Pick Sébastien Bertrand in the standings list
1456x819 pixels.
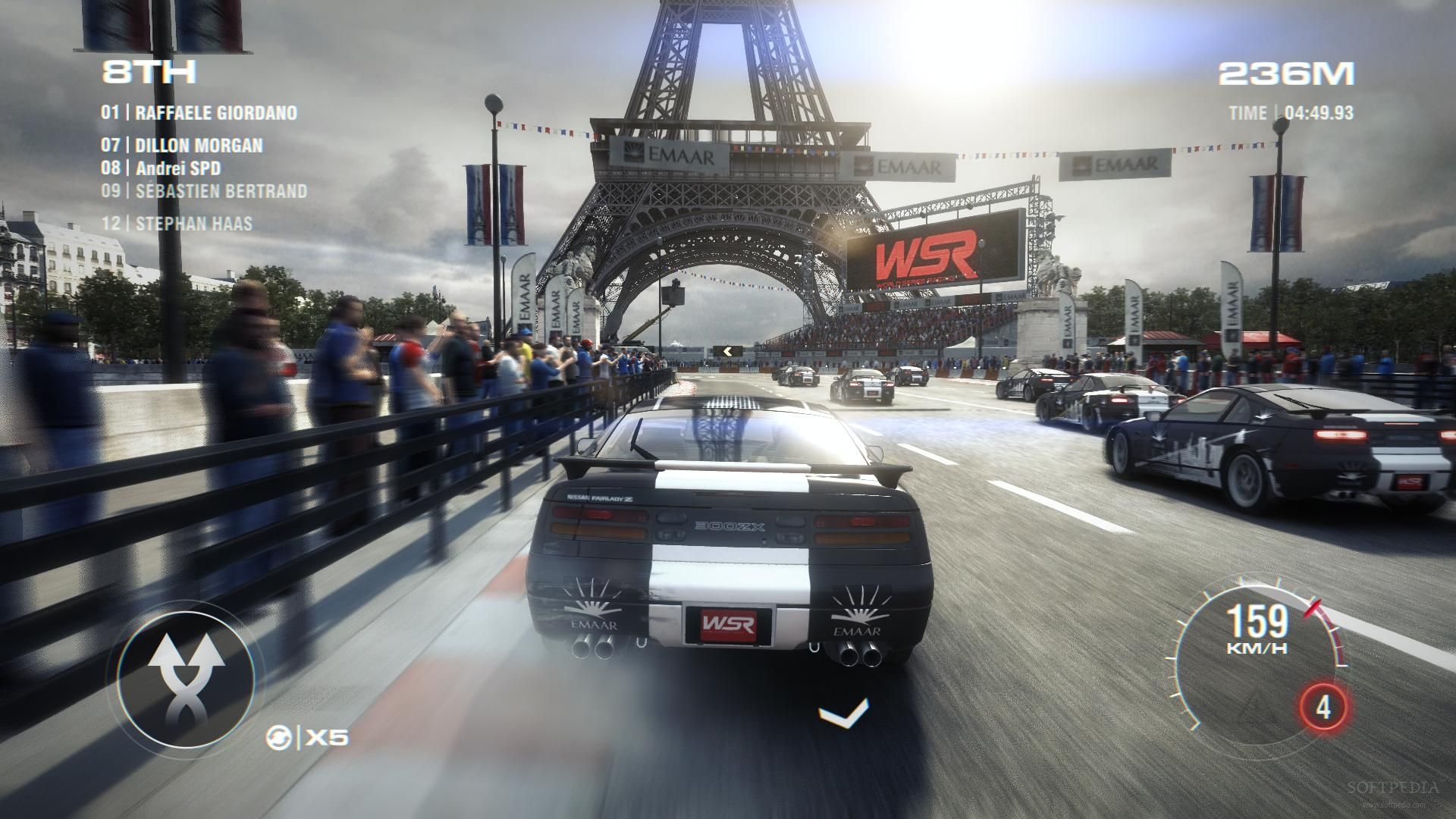(204, 190)
